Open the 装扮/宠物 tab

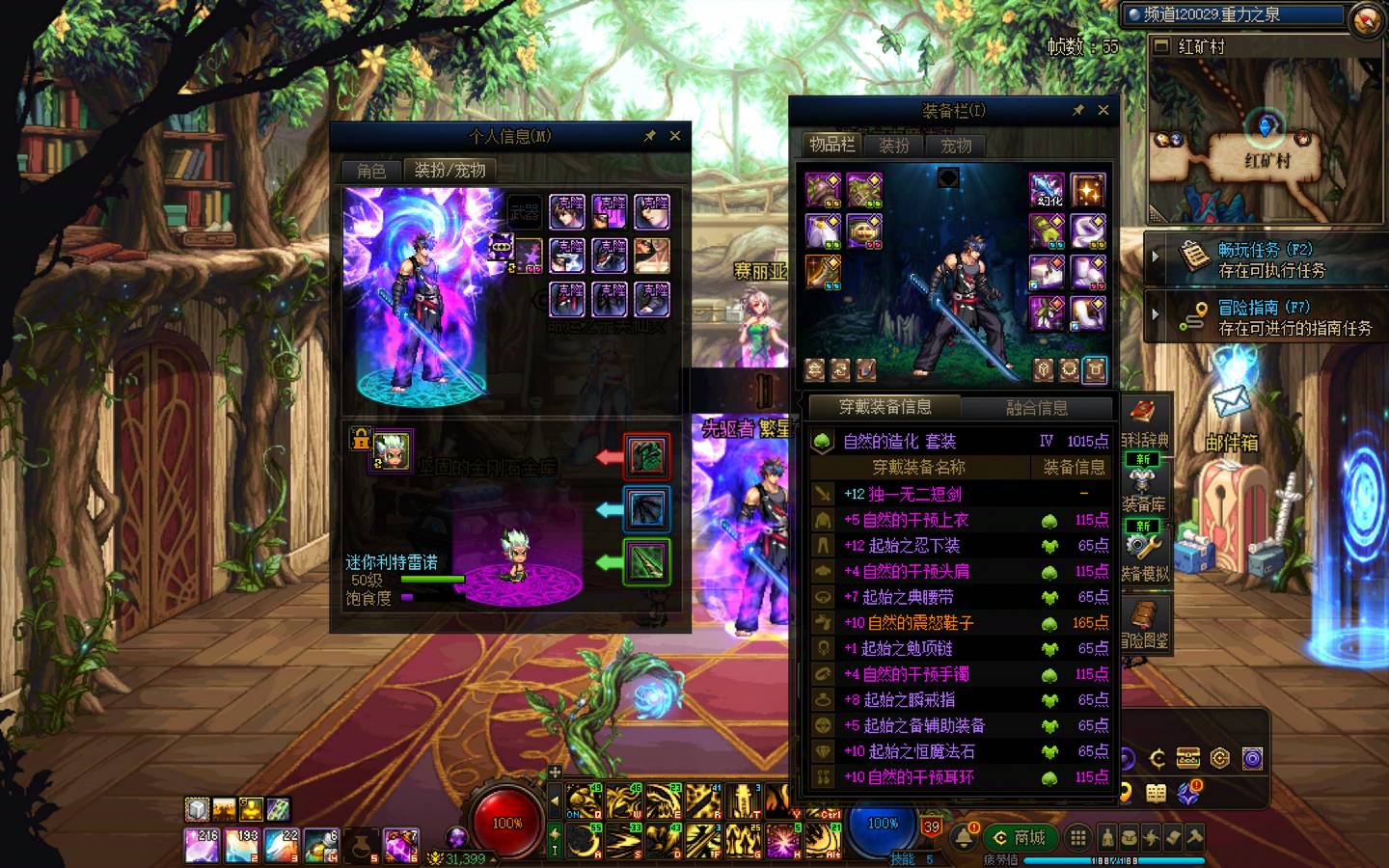(x=449, y=171)
